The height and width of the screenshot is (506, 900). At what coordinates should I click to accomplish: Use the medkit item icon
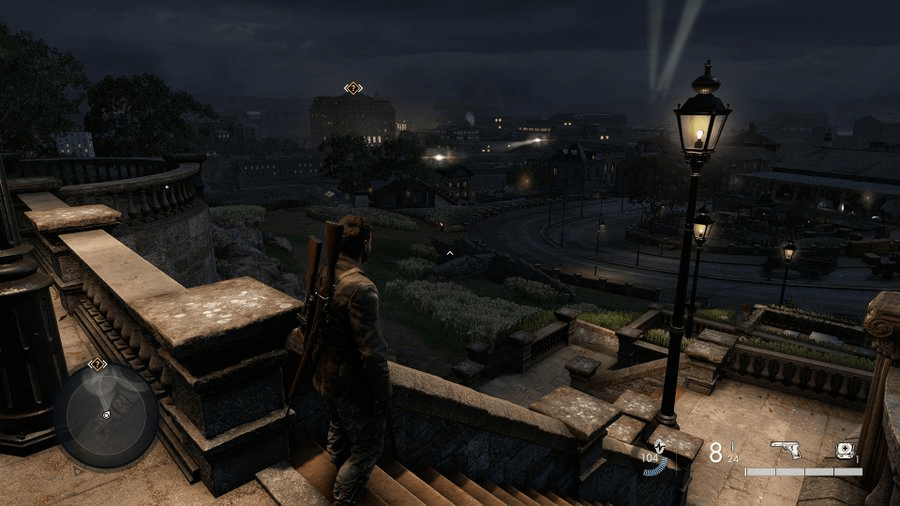click(x=845, y=450)
